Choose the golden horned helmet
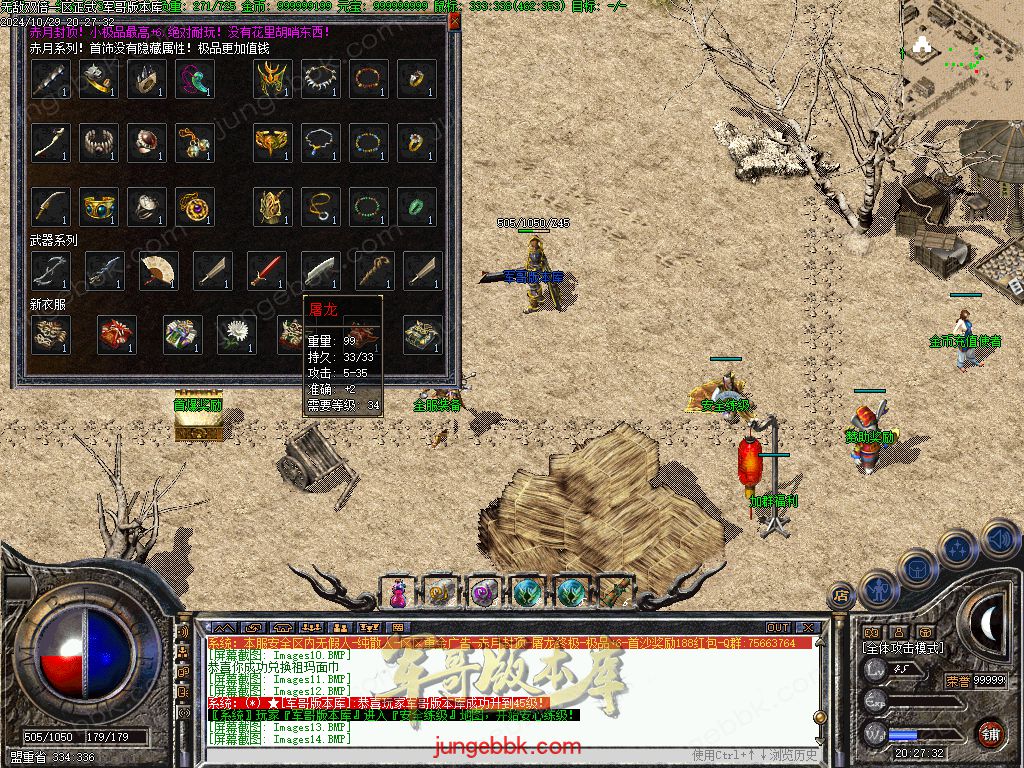The height and width of the screenshot is (768, 1024). 272,79
